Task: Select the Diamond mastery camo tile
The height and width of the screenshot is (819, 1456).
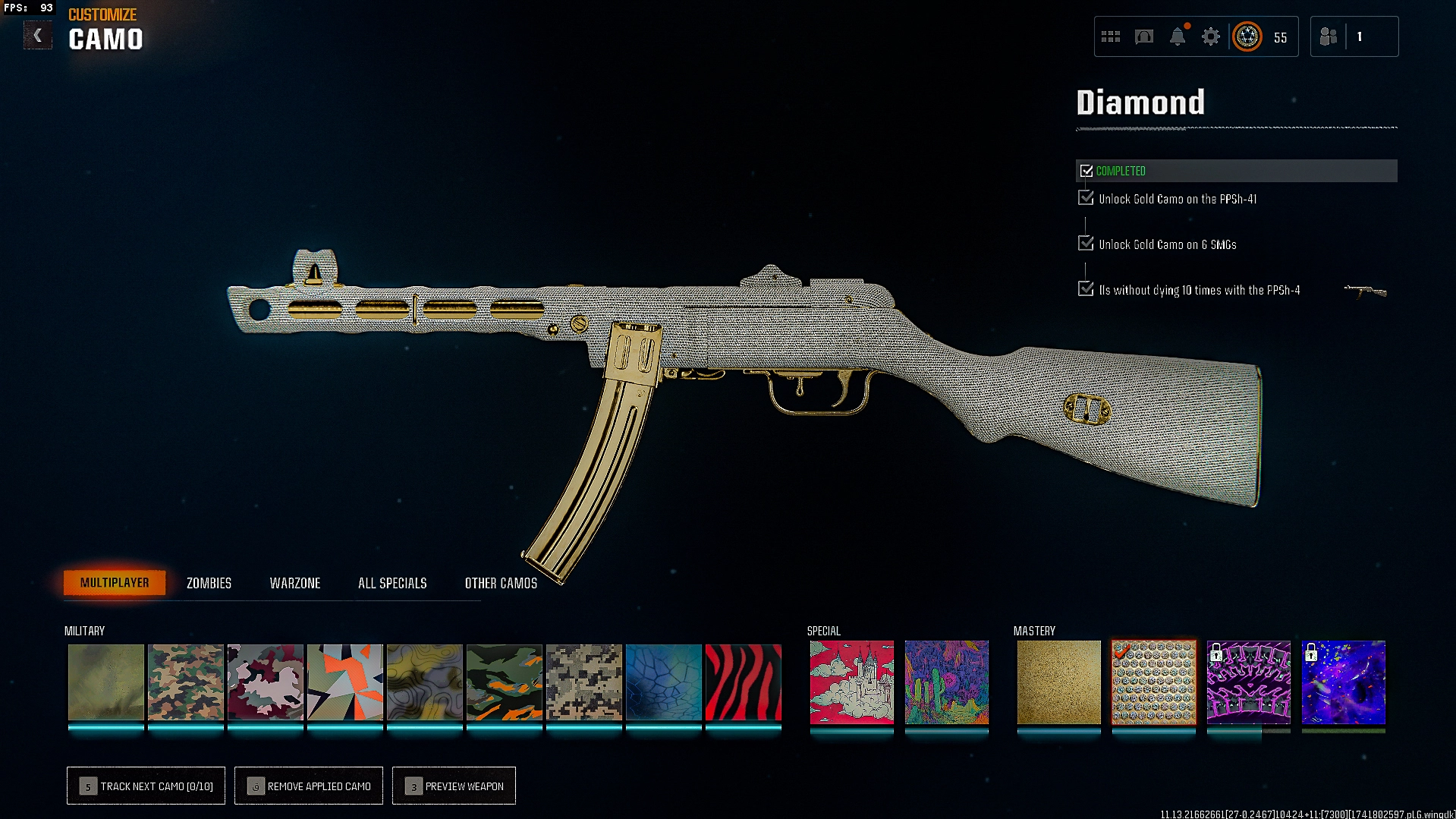Action: (x=1153, y=682)
